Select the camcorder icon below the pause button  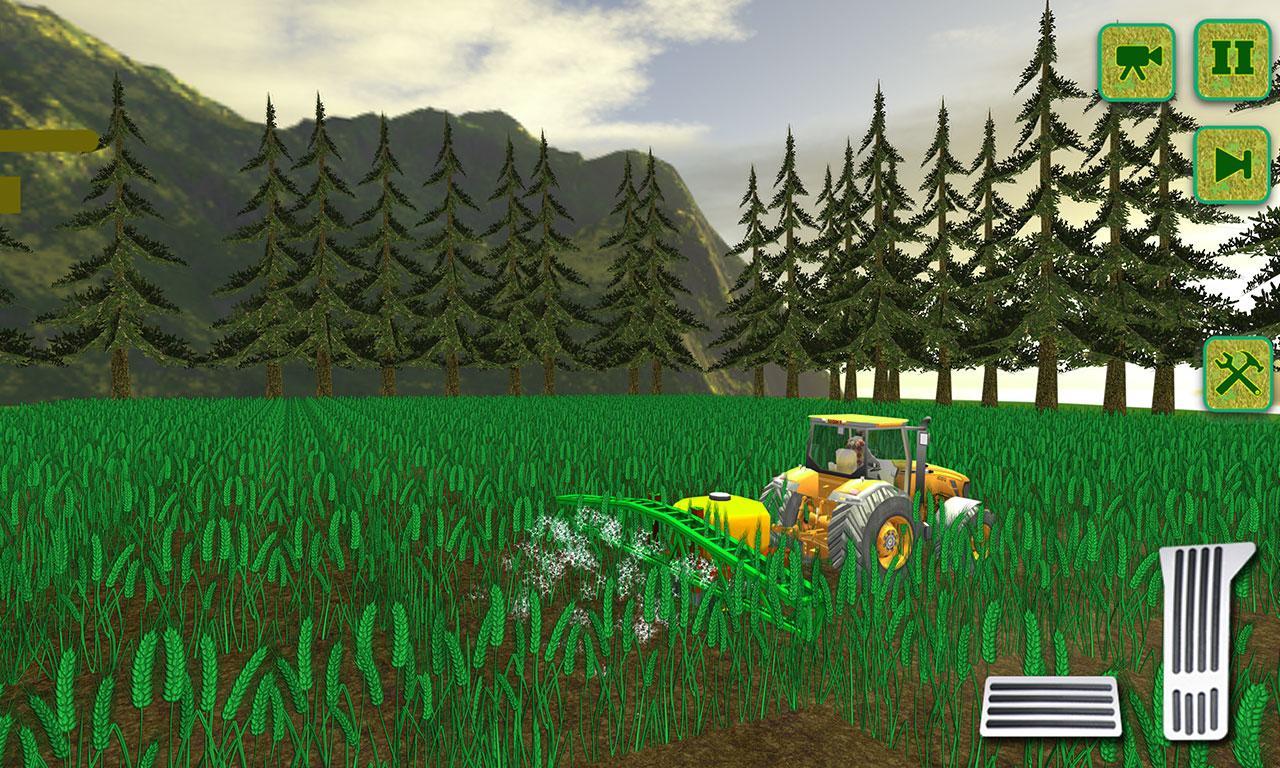(x=1139, y=62)
